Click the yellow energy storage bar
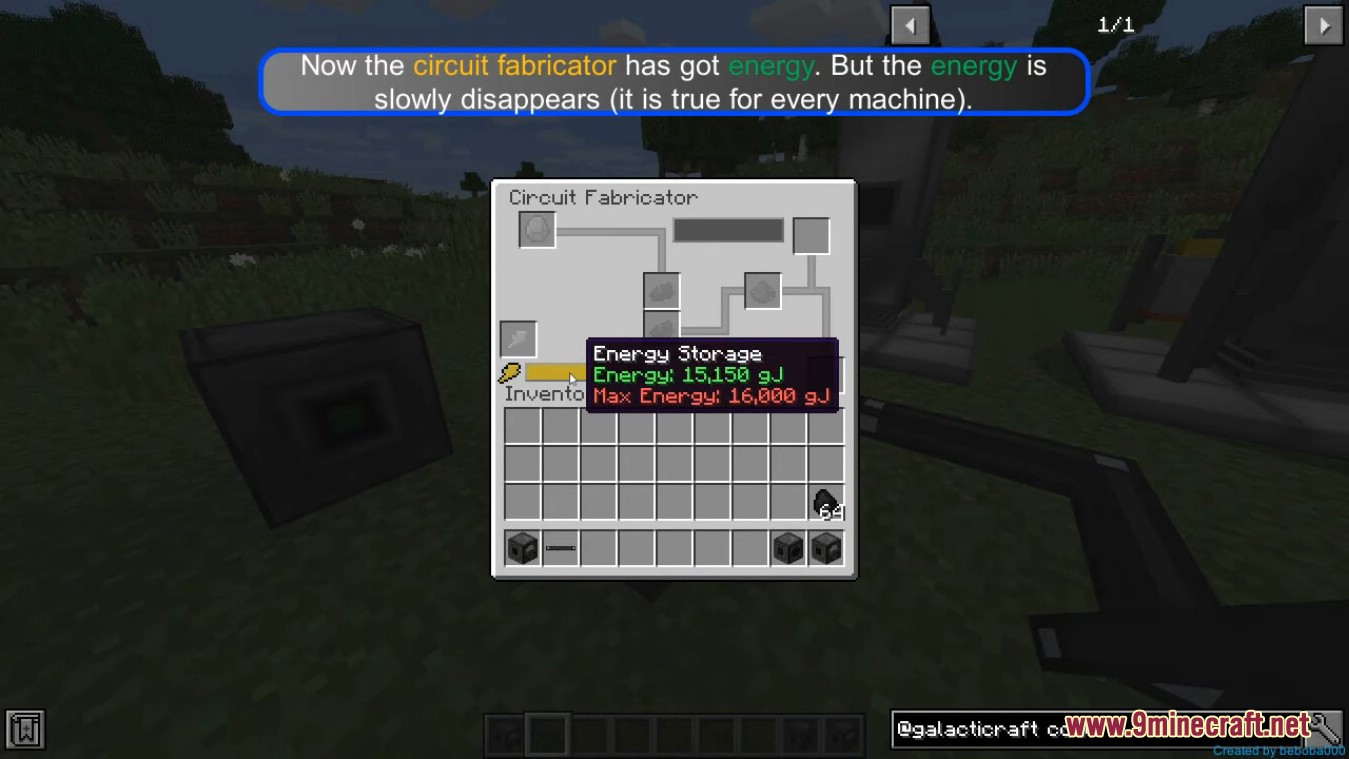This screenshot has height=759, width=1349. click(548, 372)
